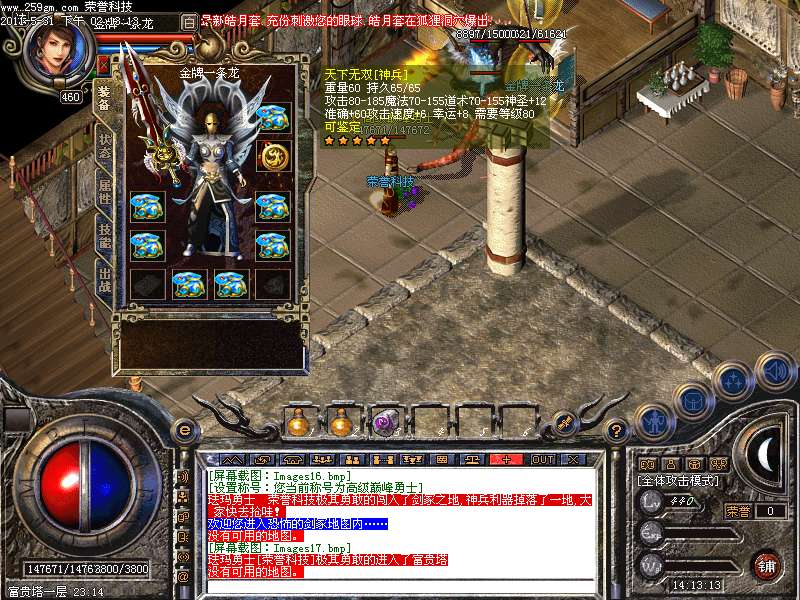Select the golden dragon medal equipment slot

tap(272, 156)
